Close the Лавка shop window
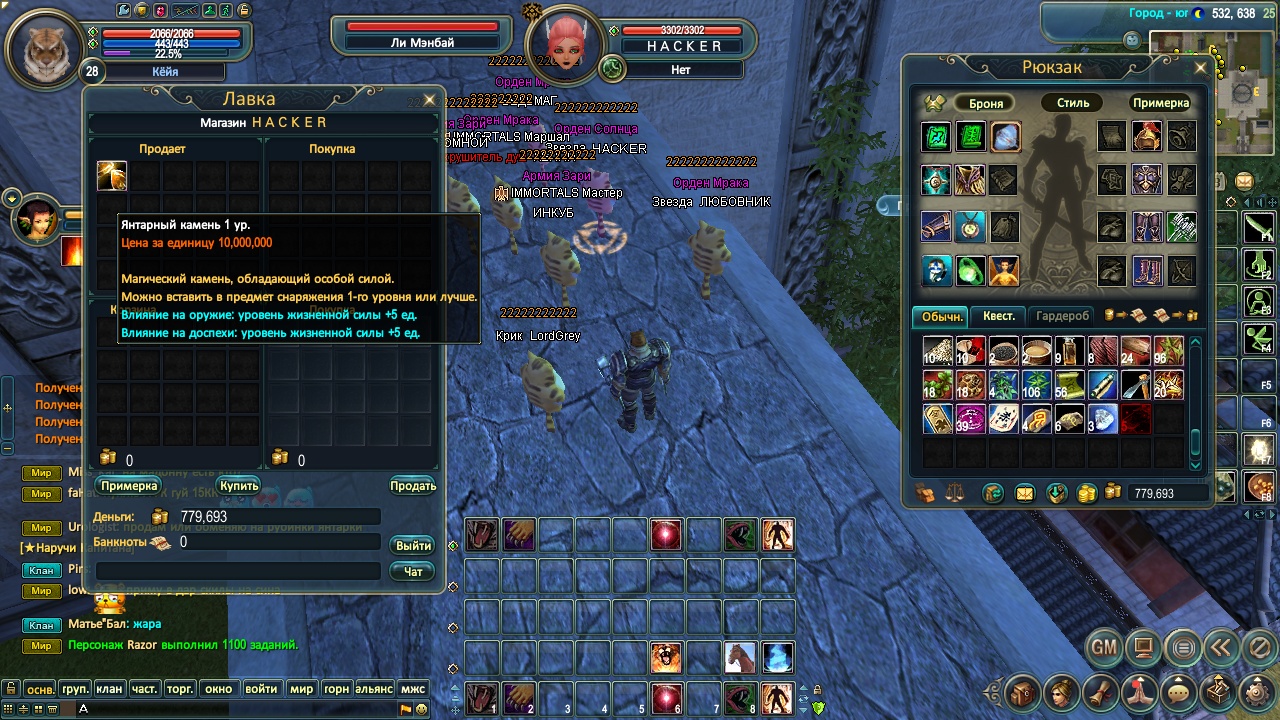Image resolution: width=1280 pixels, height=720 pixels. (429, 100)
